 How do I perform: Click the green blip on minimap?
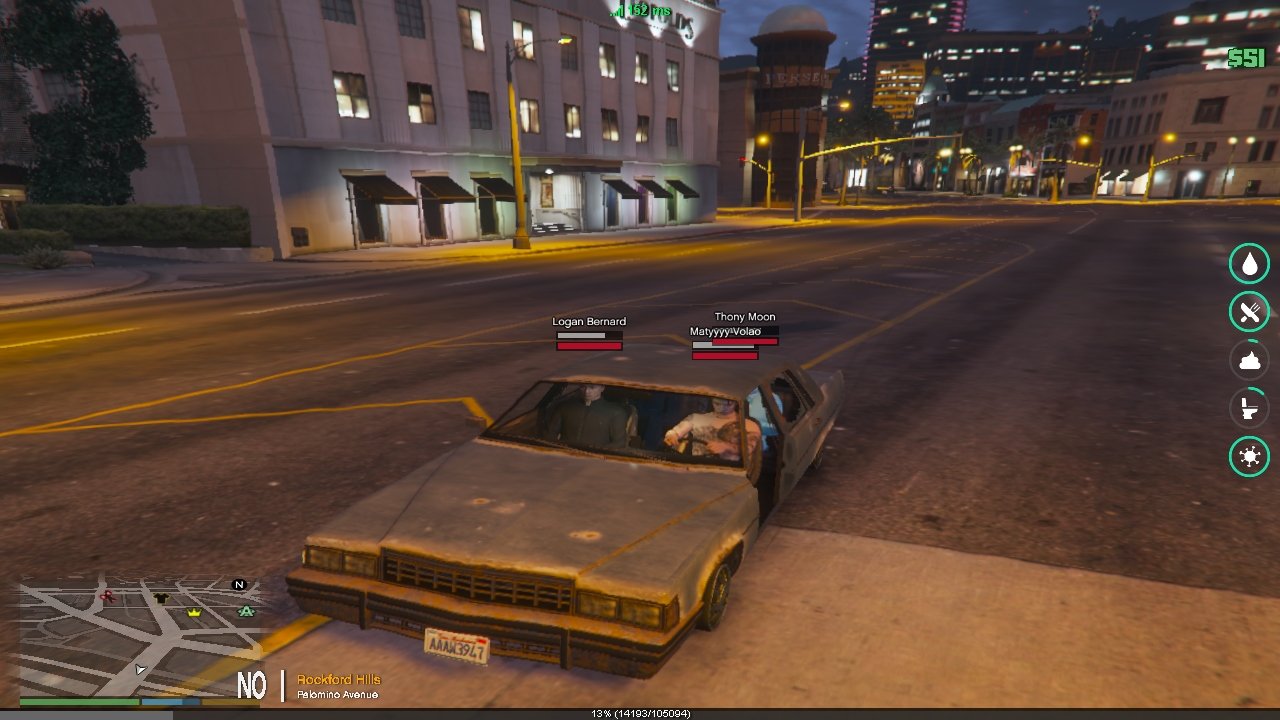(246, 611)
